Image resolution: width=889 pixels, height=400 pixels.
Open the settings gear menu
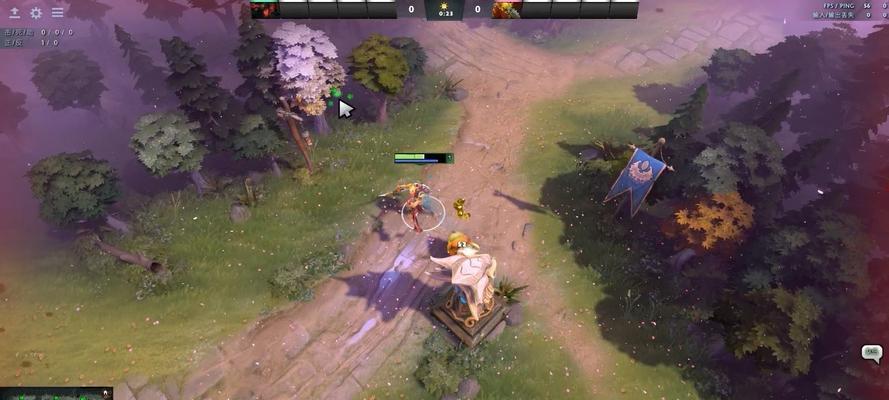36,13
